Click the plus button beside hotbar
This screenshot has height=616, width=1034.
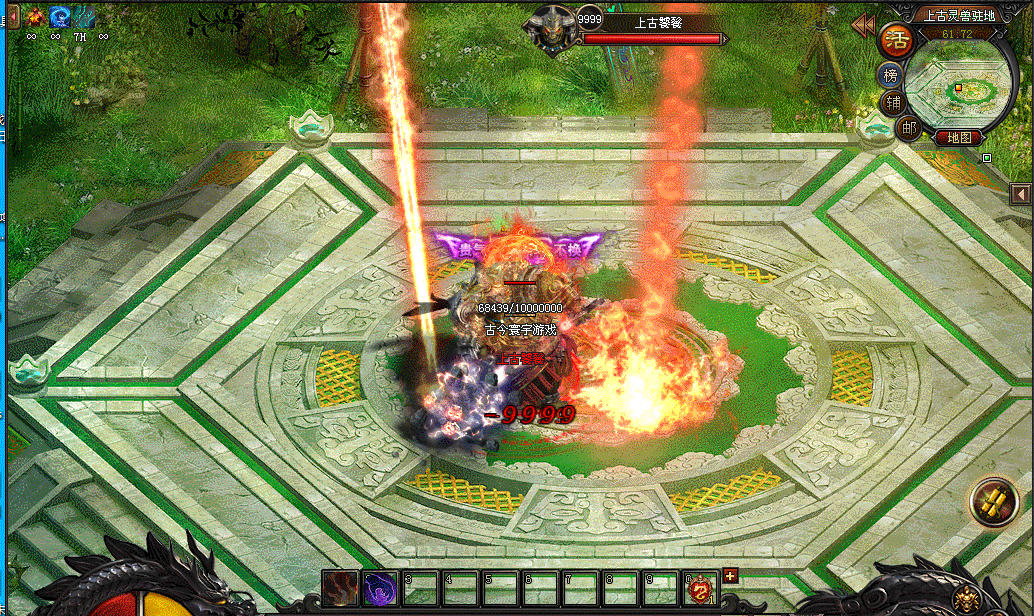coord(730,575)
